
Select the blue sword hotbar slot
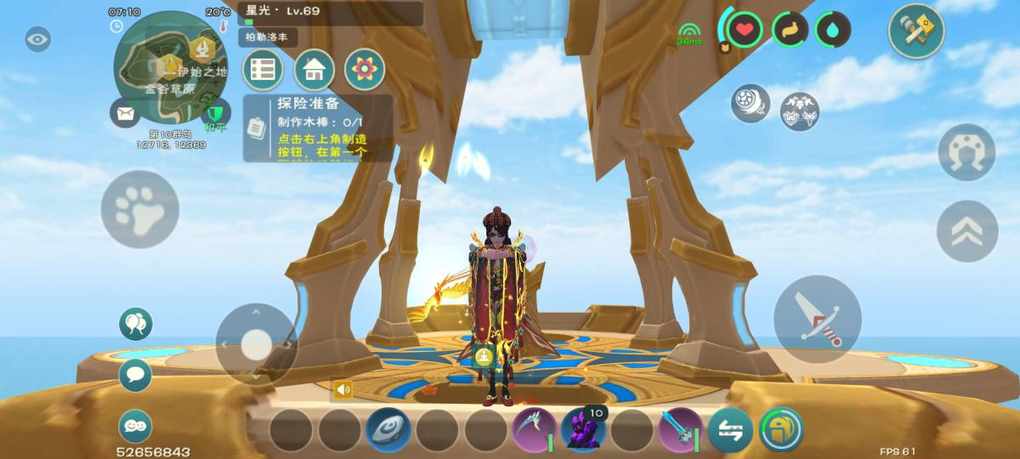click(680, 430)
